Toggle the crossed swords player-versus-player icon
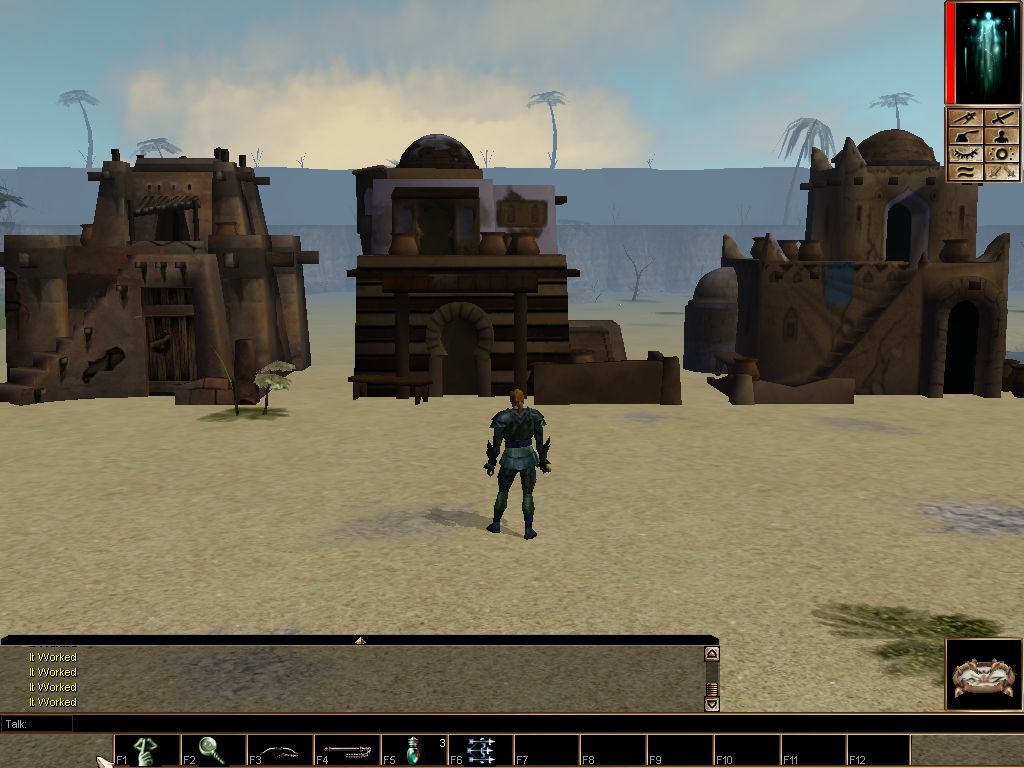 tap(1002, 172)
